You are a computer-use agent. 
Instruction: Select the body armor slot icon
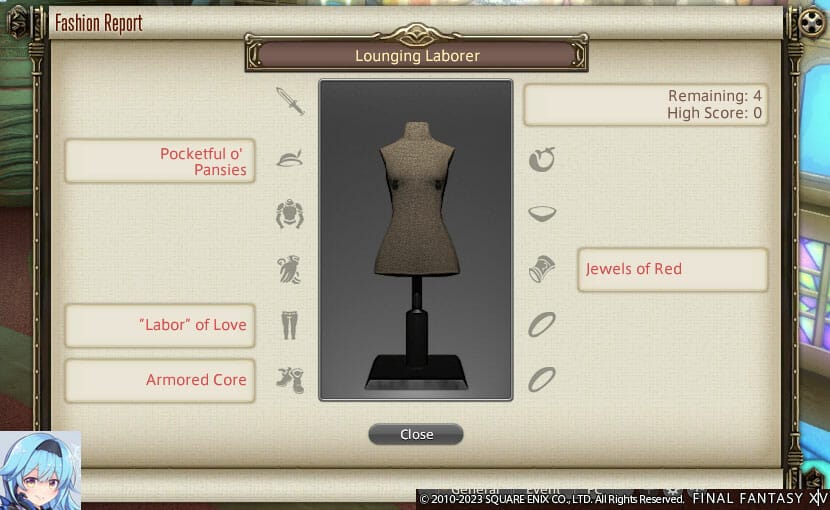pos(290,214)
